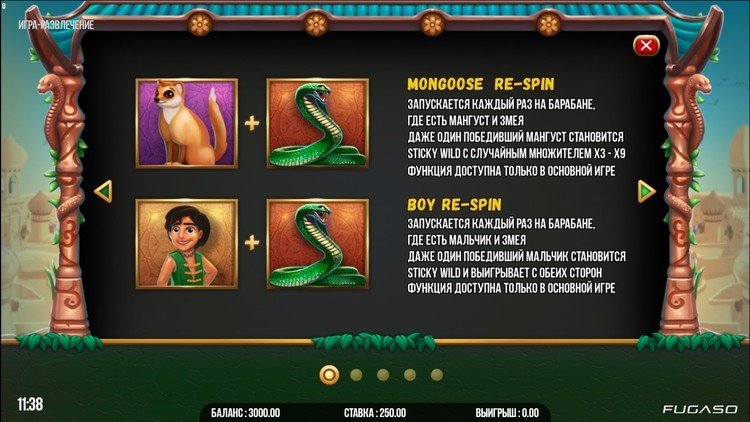Close the paytable info panel

click(646, 45)
